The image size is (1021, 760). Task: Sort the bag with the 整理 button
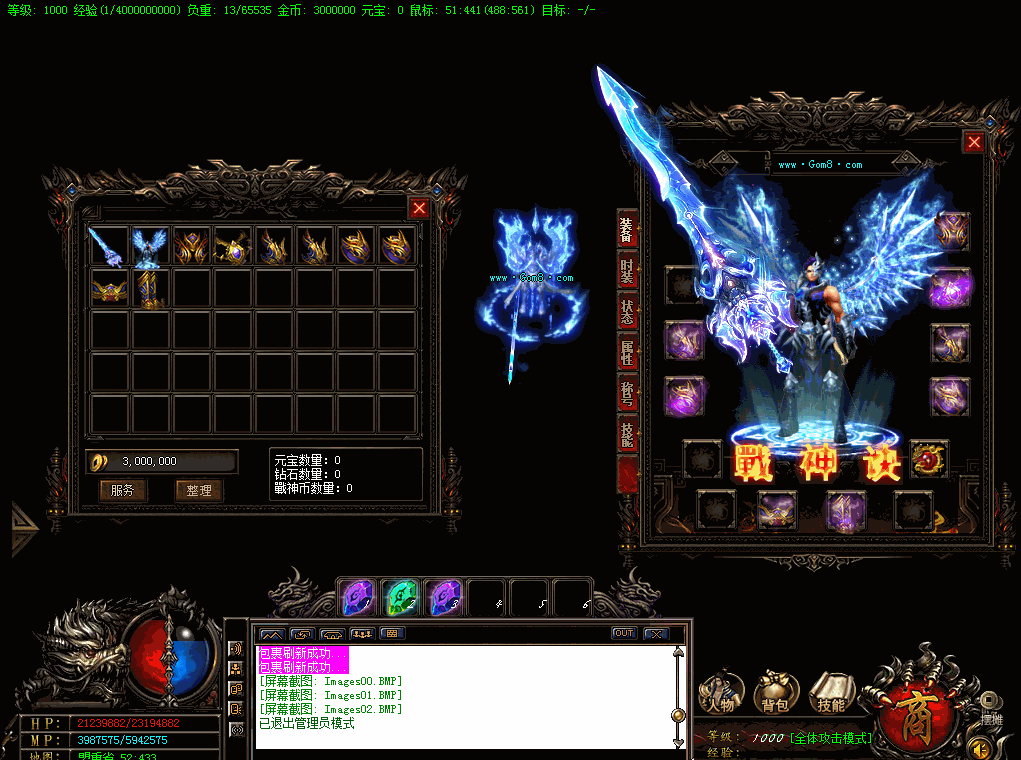pyautogui.click(x=199, y=490)
